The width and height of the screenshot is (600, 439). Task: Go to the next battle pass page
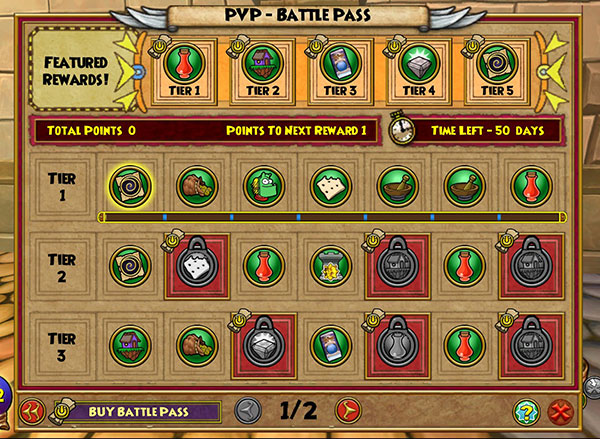coord(348,410)
